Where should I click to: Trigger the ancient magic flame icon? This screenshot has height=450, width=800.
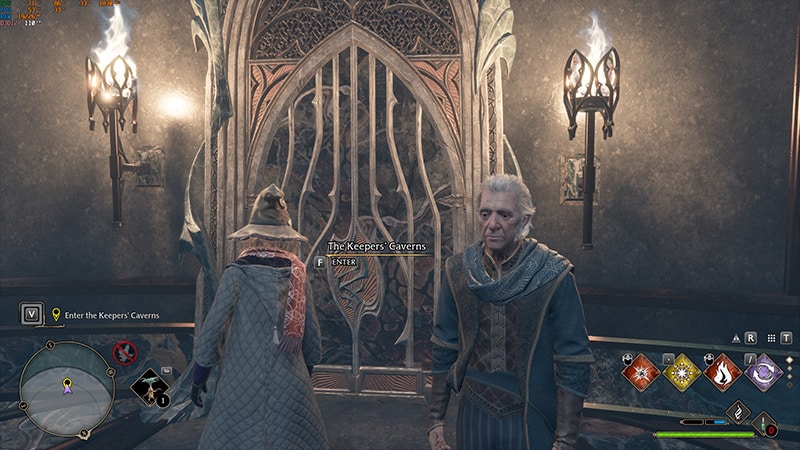pos(738,411)
